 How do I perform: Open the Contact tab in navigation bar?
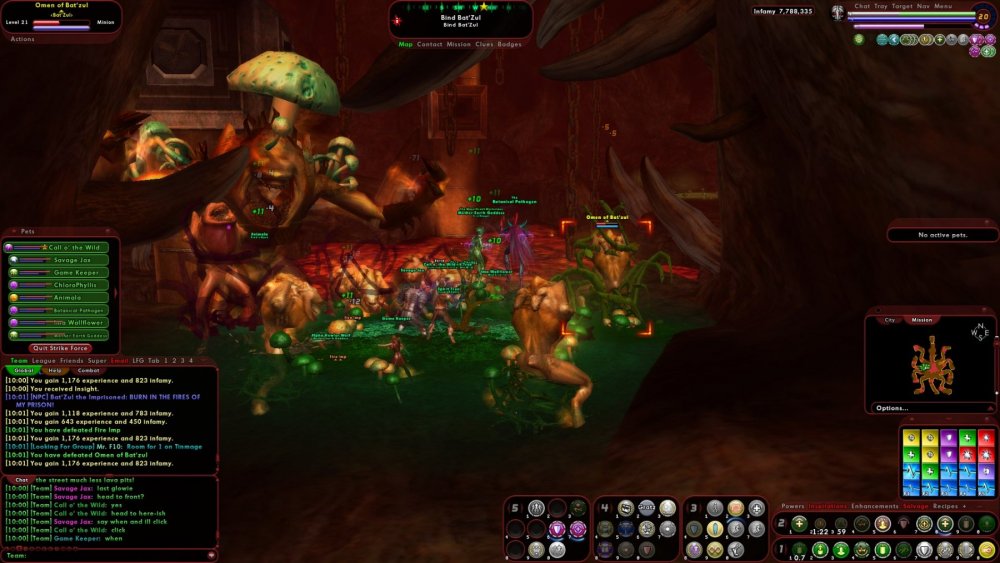click(x=430, y=44)
